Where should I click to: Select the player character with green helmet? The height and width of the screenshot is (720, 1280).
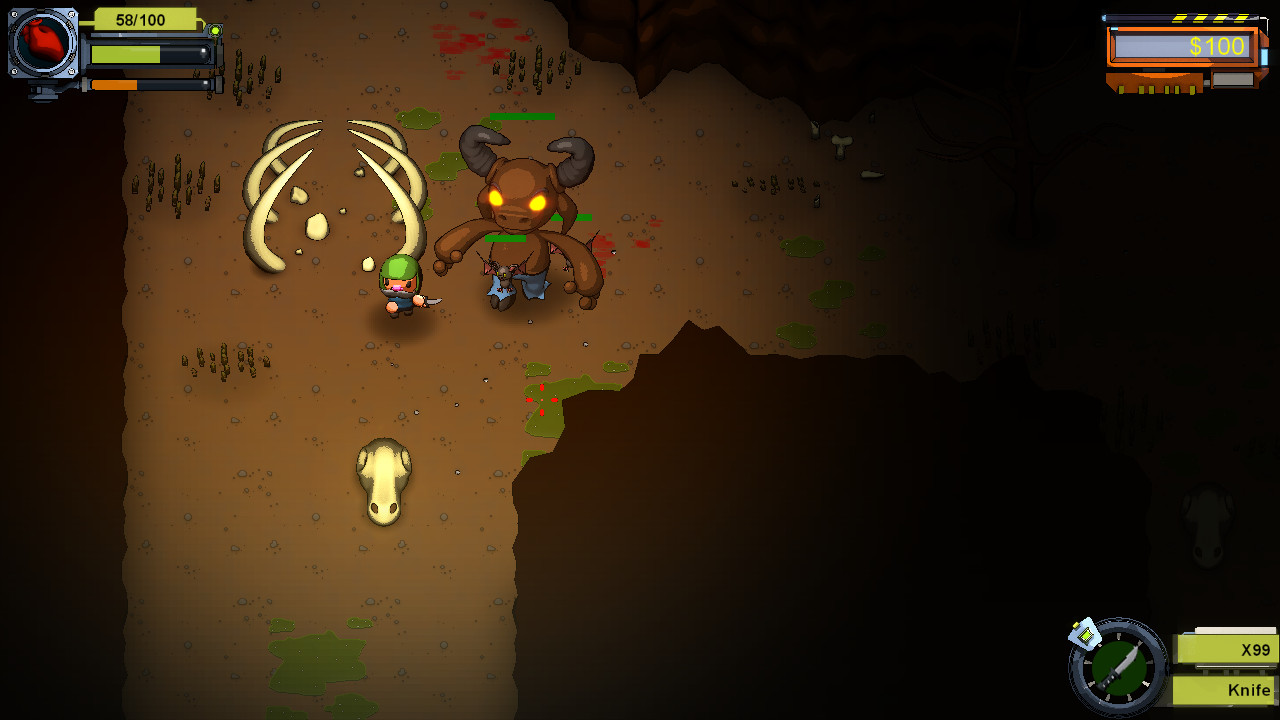click(x=398, y=290)
